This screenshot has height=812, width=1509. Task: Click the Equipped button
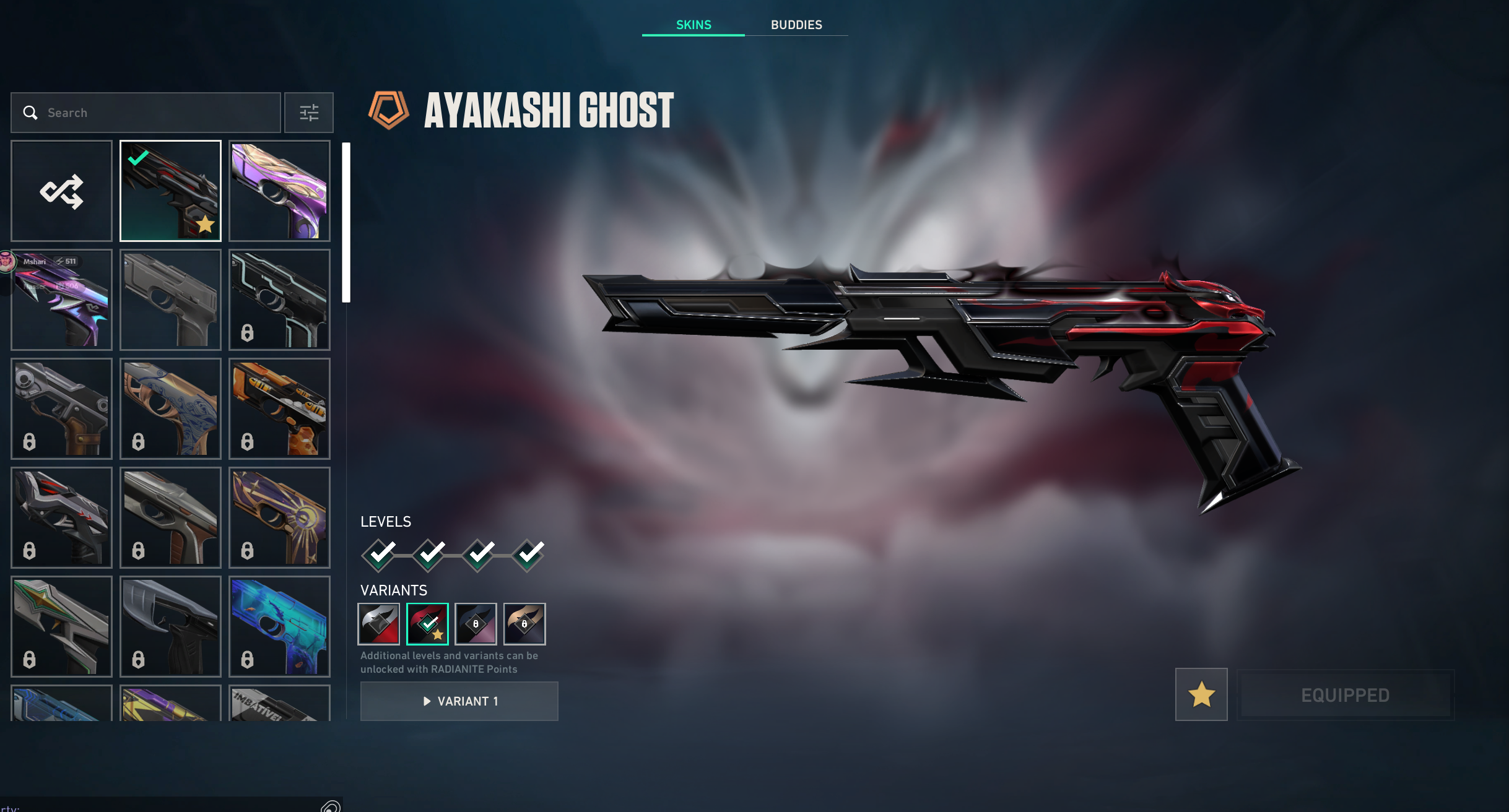[1345, 695]
